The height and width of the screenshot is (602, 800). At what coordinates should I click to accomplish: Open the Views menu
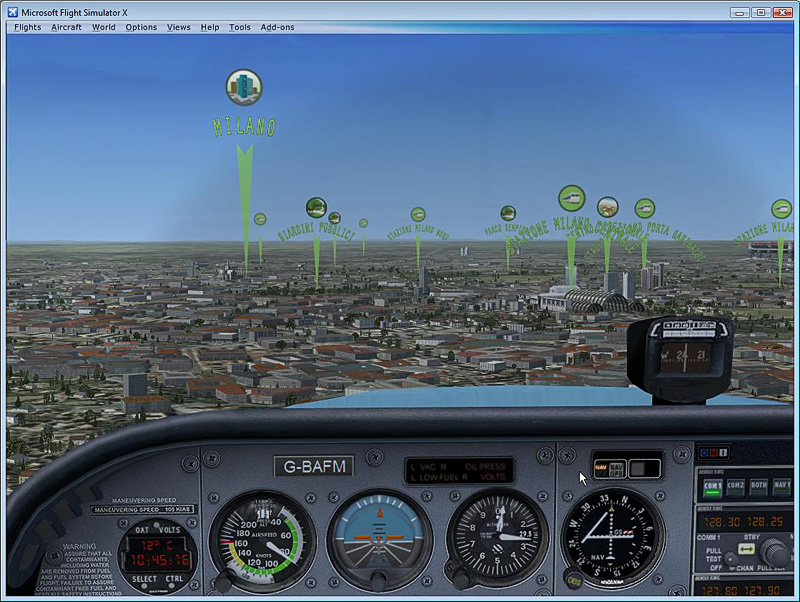[x=179, y=27]
